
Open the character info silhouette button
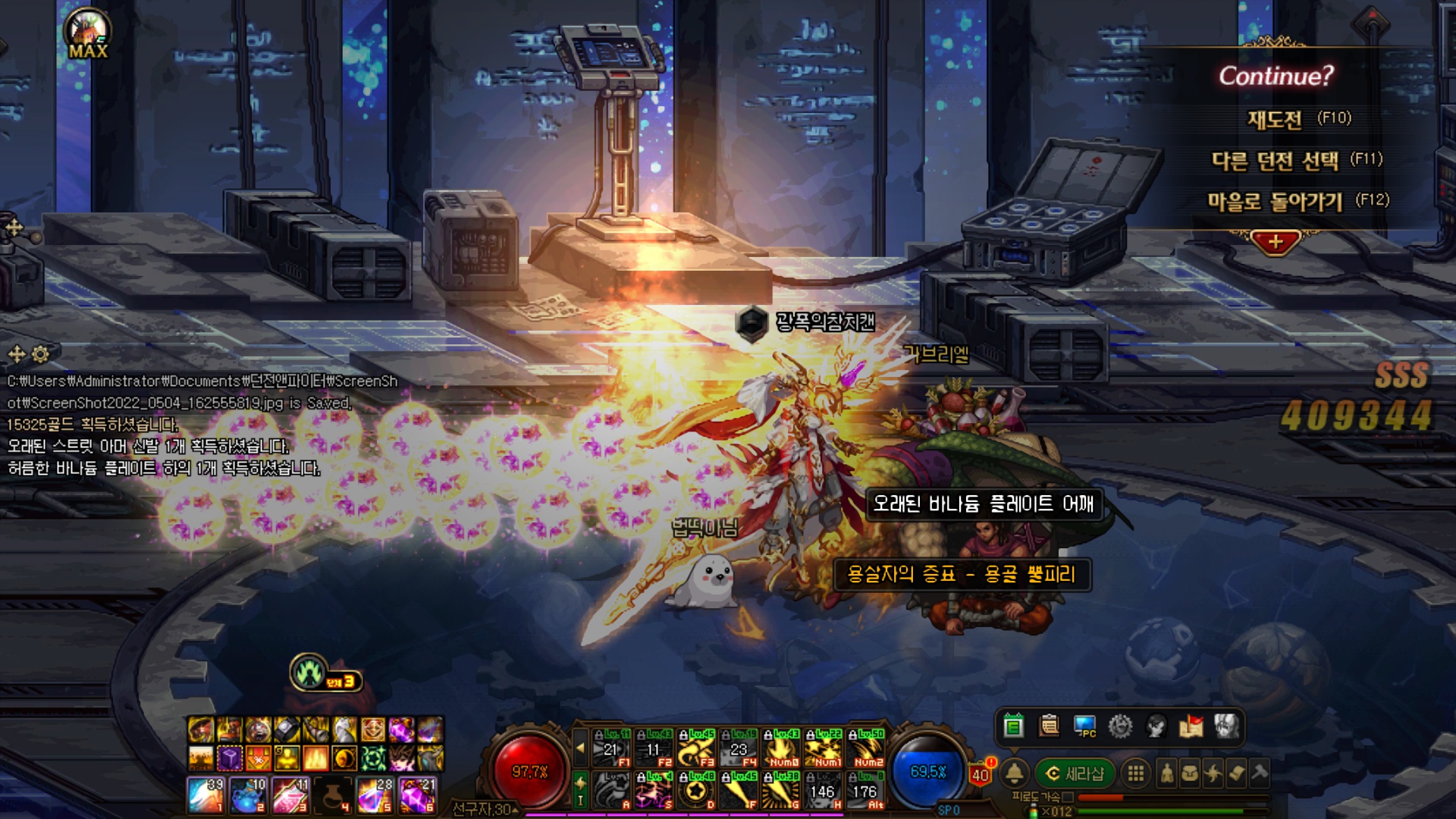pos(1167,773)
